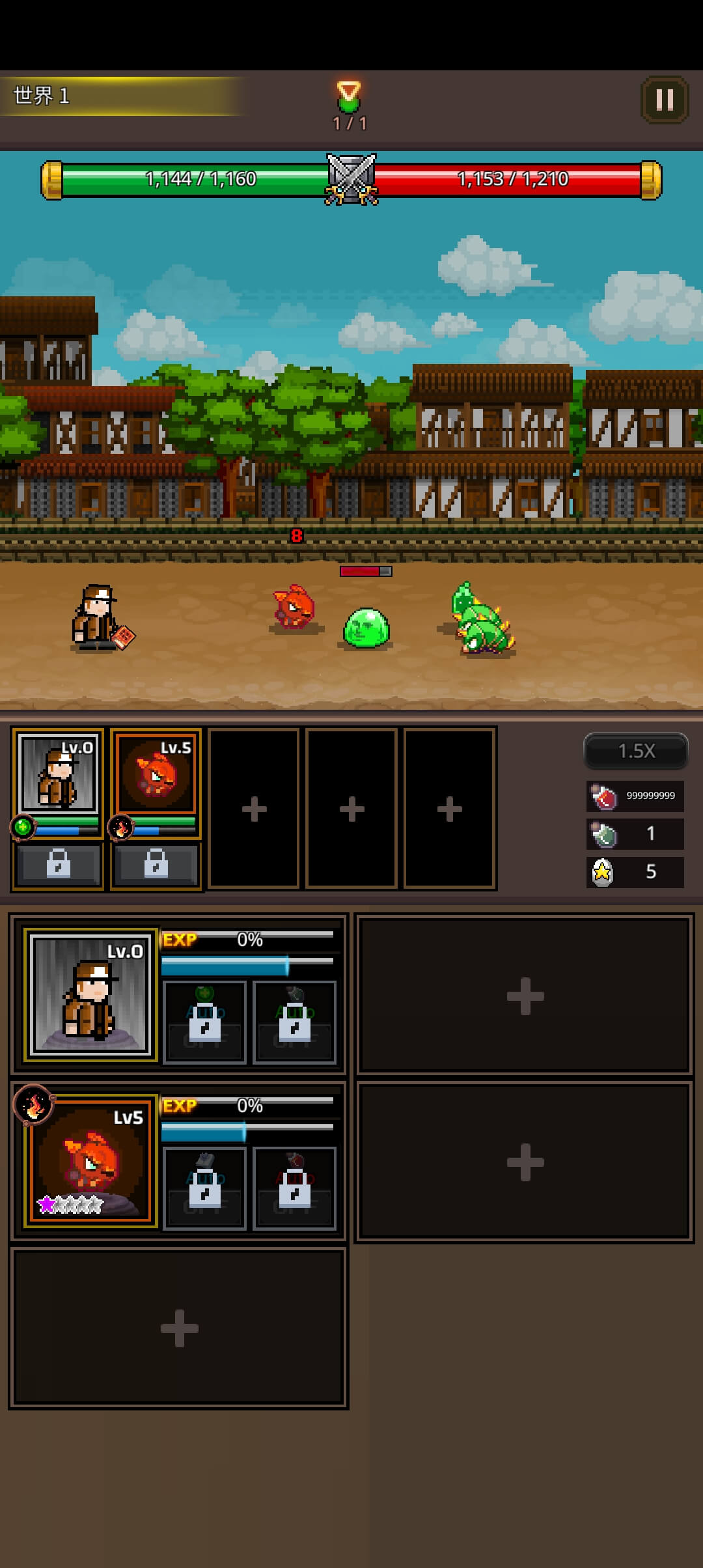Tap the green stage progress marker

click(x=349, y=96)
